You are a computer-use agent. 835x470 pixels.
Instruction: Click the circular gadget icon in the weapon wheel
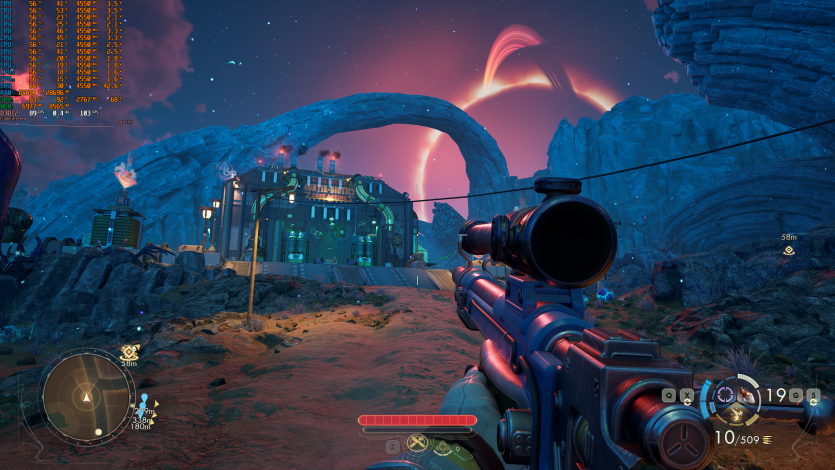pyautogui.click(x=723, y=391)
